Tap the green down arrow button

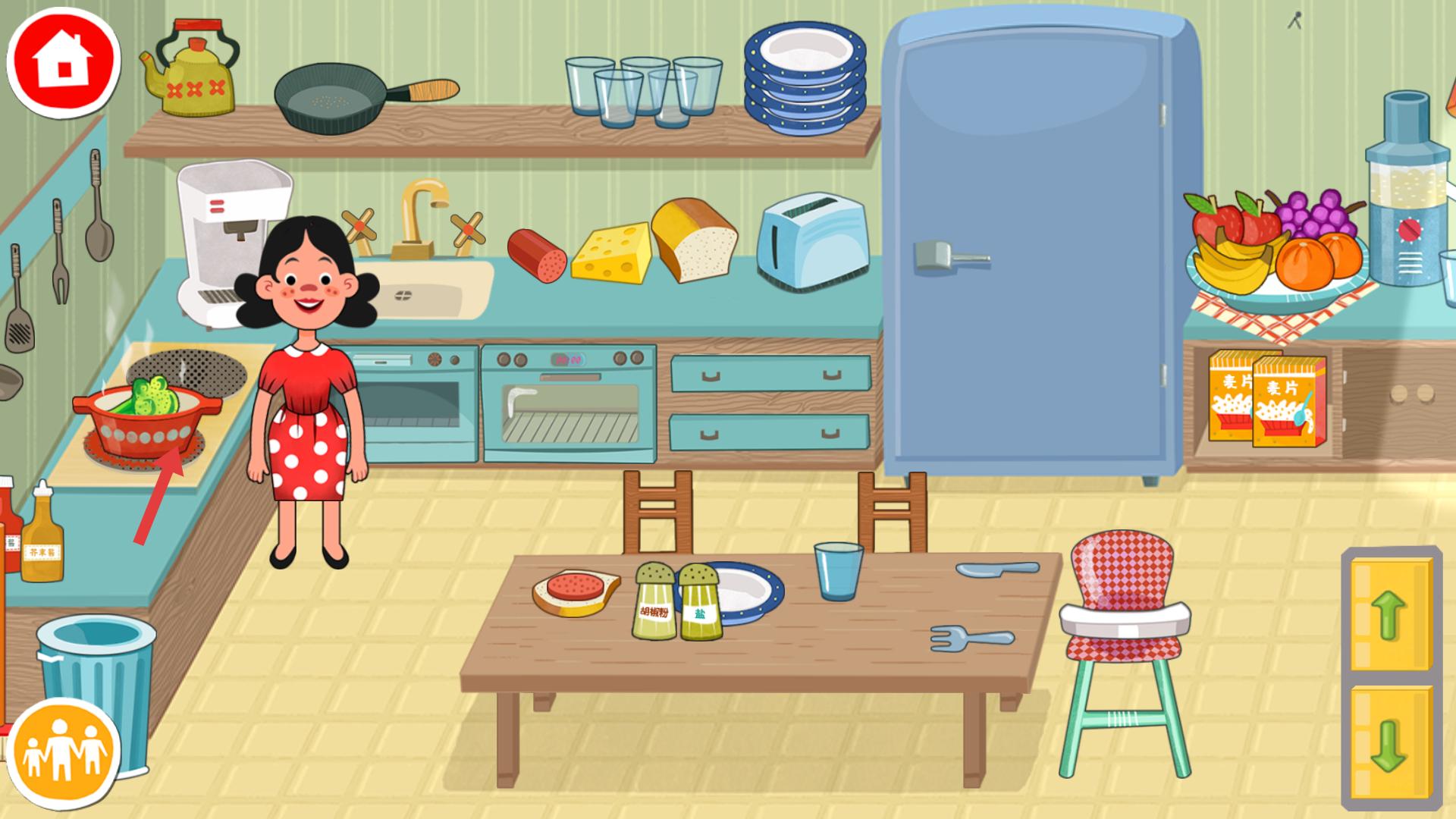click(x=1390, y=743)
